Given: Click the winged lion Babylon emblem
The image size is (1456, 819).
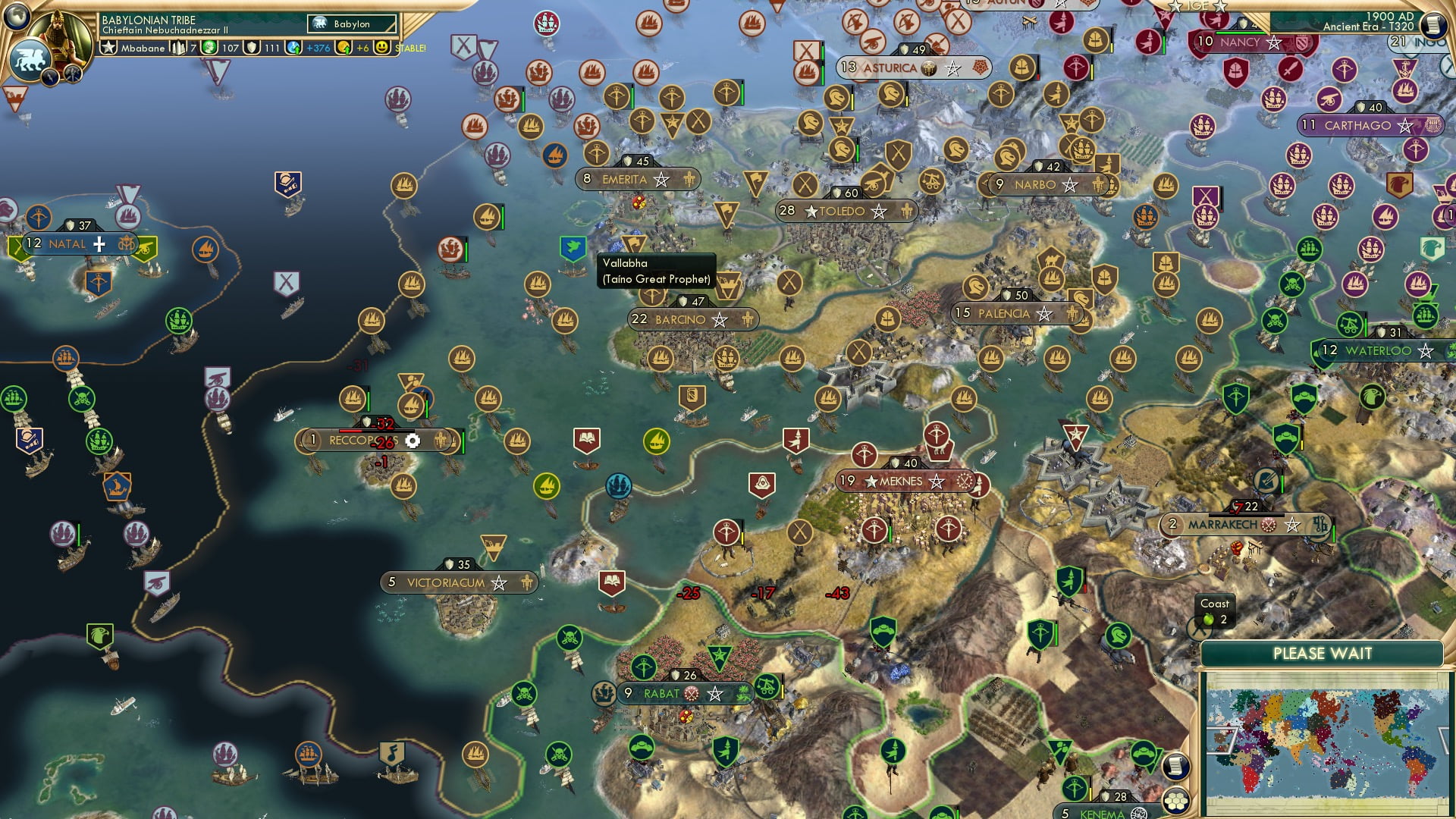Looking at the screenshot, I should pyautogui.click(x=31, y=61).
